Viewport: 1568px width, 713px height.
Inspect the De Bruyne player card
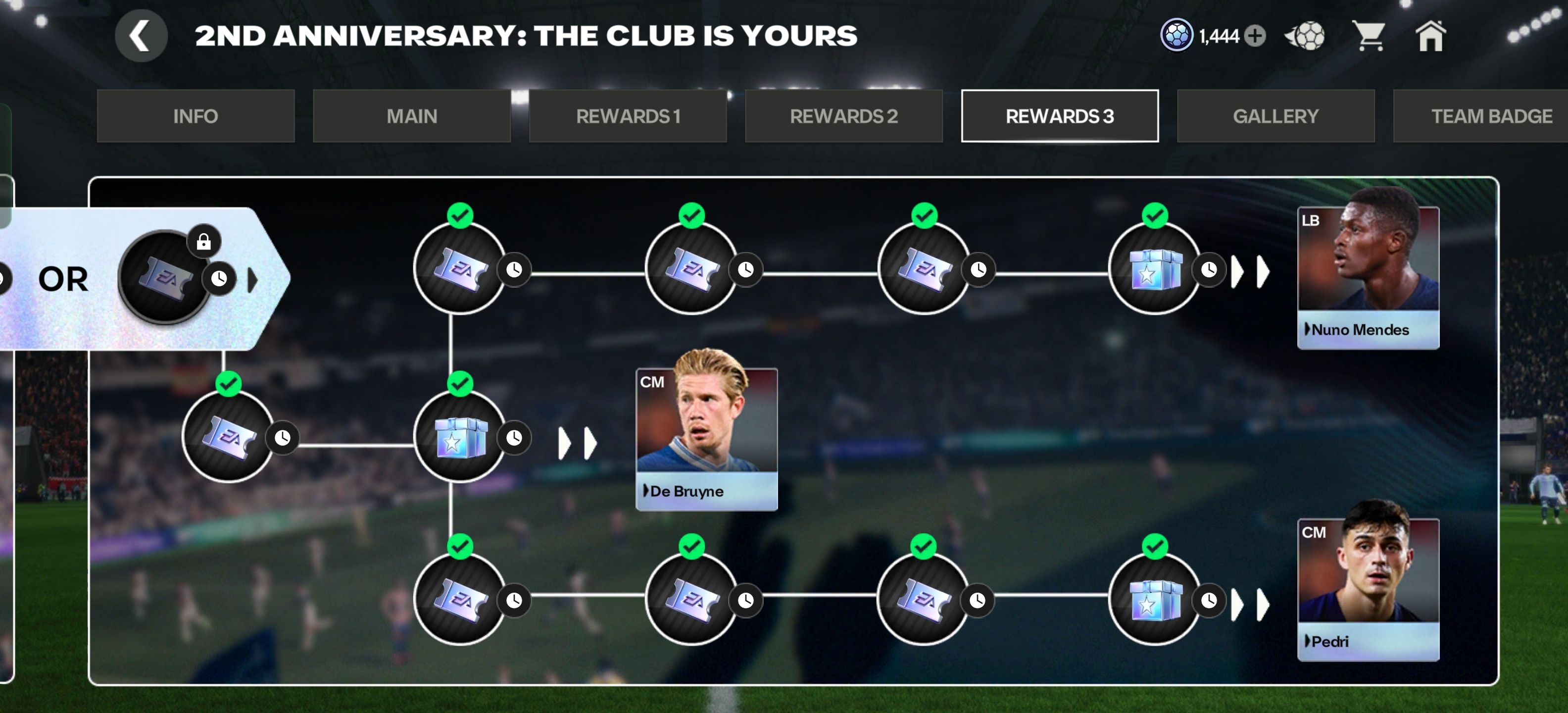click(706, 438)
